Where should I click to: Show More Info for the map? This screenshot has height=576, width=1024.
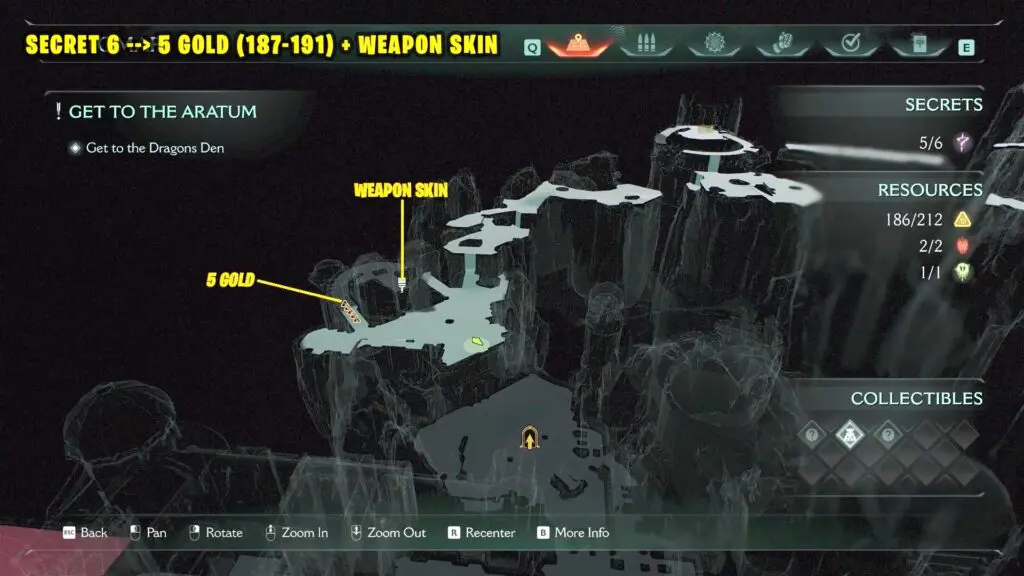(573, 532)
